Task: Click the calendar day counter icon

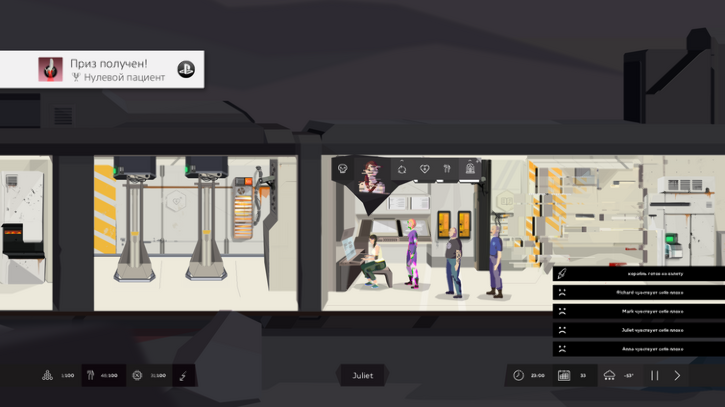Action: pyautogui.click(x=566, y=375)
